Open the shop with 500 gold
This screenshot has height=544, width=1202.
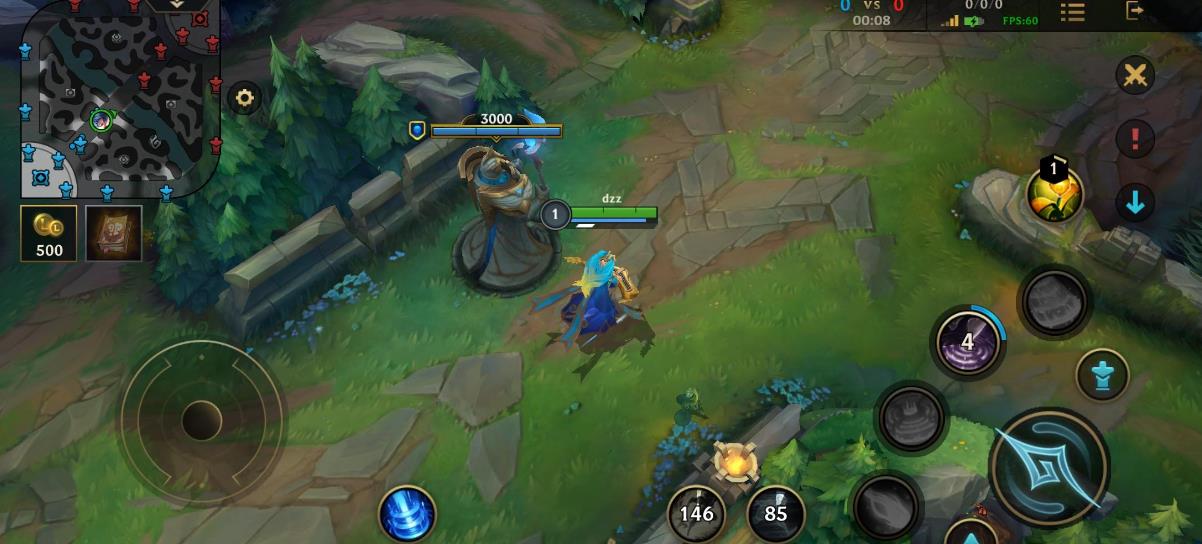click(x=49, y=233)
